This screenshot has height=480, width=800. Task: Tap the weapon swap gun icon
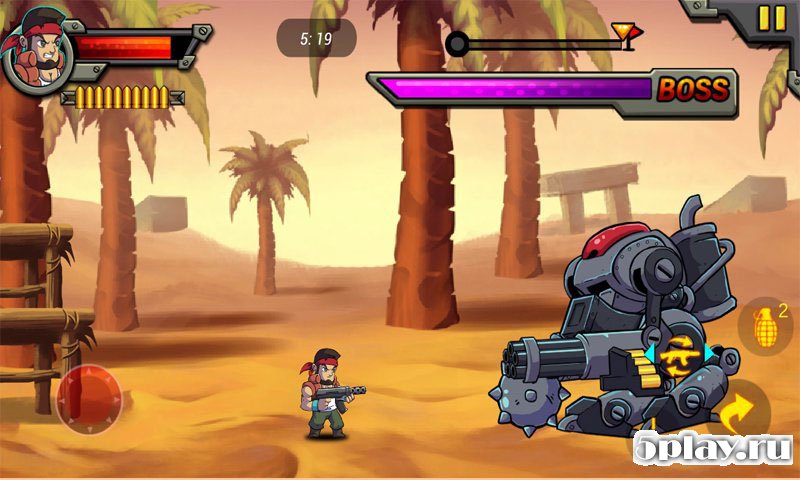680,353
